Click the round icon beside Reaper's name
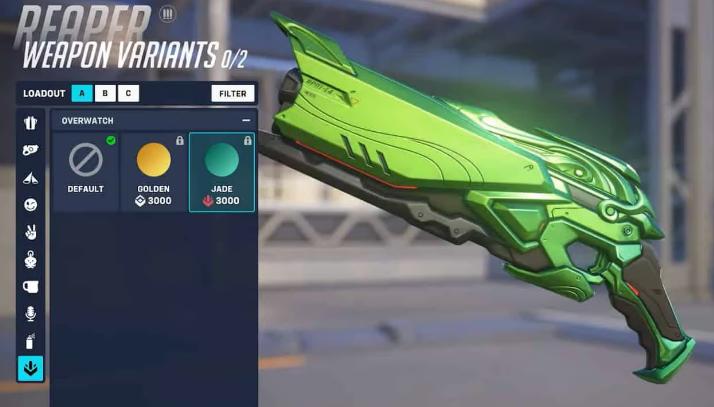This screenshot has height=407, width=714. coord(167,14)
